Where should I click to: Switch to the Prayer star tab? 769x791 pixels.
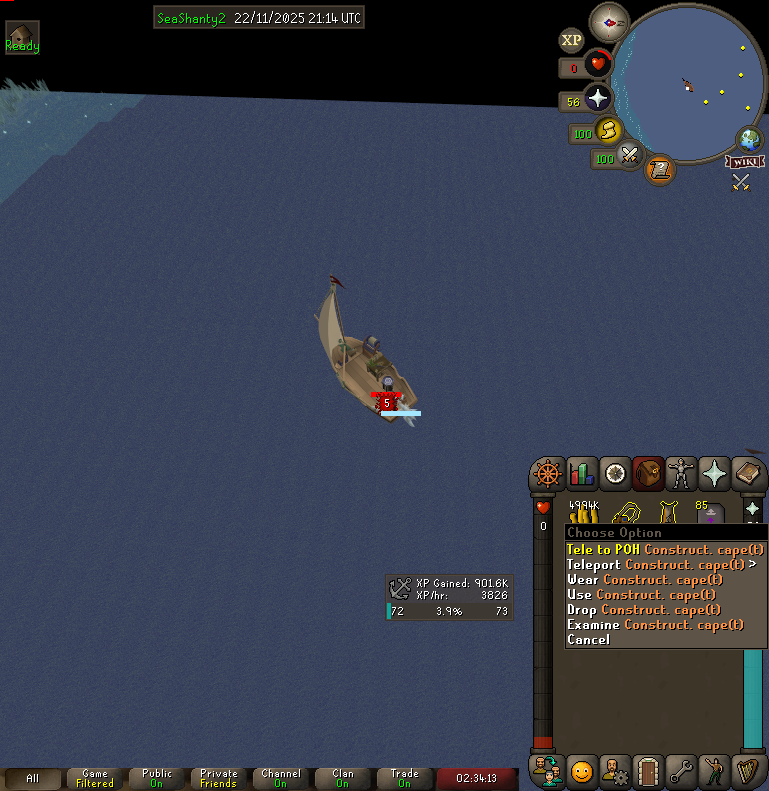point(714,473)
